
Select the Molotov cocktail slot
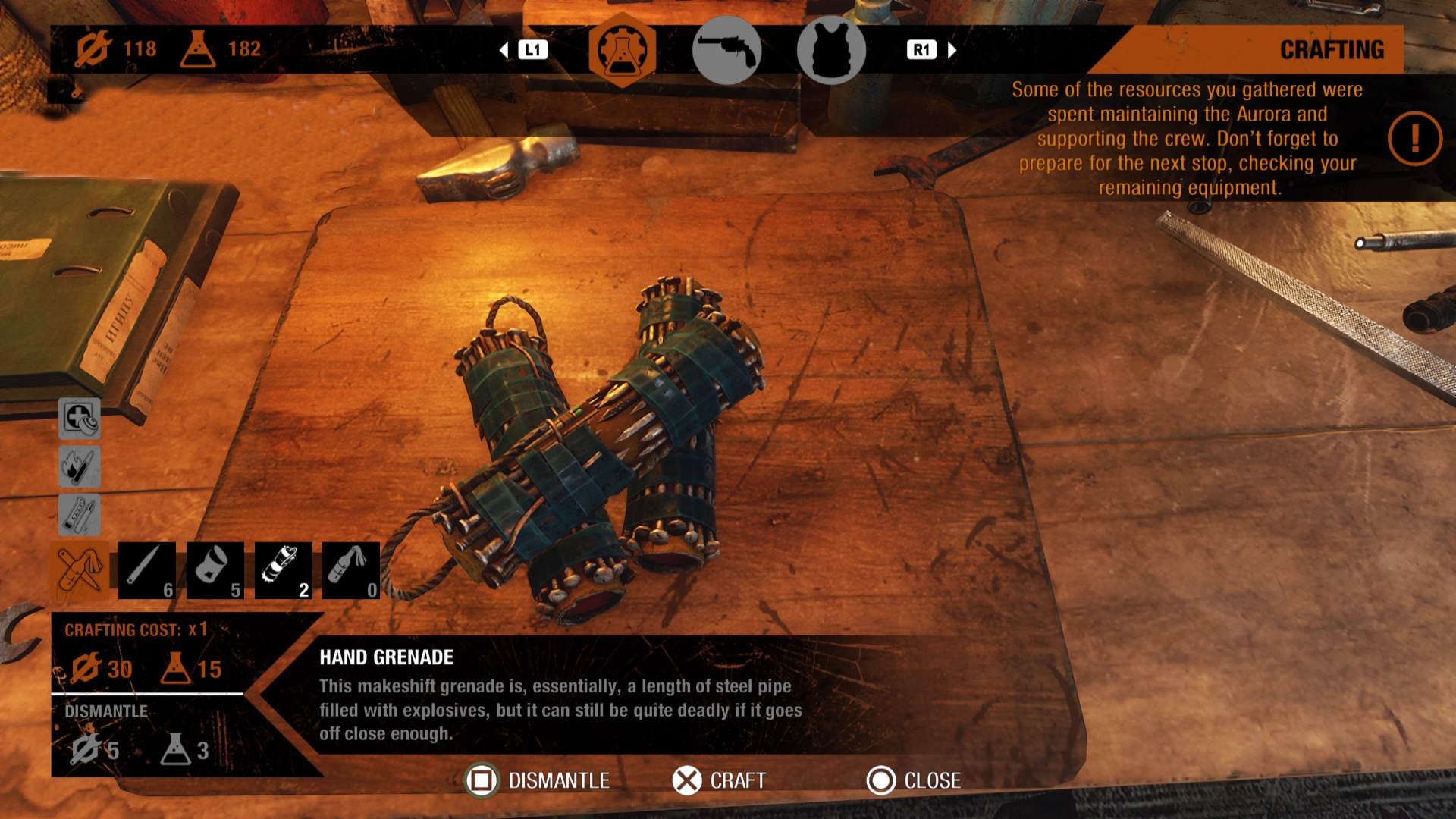point(351,570)
